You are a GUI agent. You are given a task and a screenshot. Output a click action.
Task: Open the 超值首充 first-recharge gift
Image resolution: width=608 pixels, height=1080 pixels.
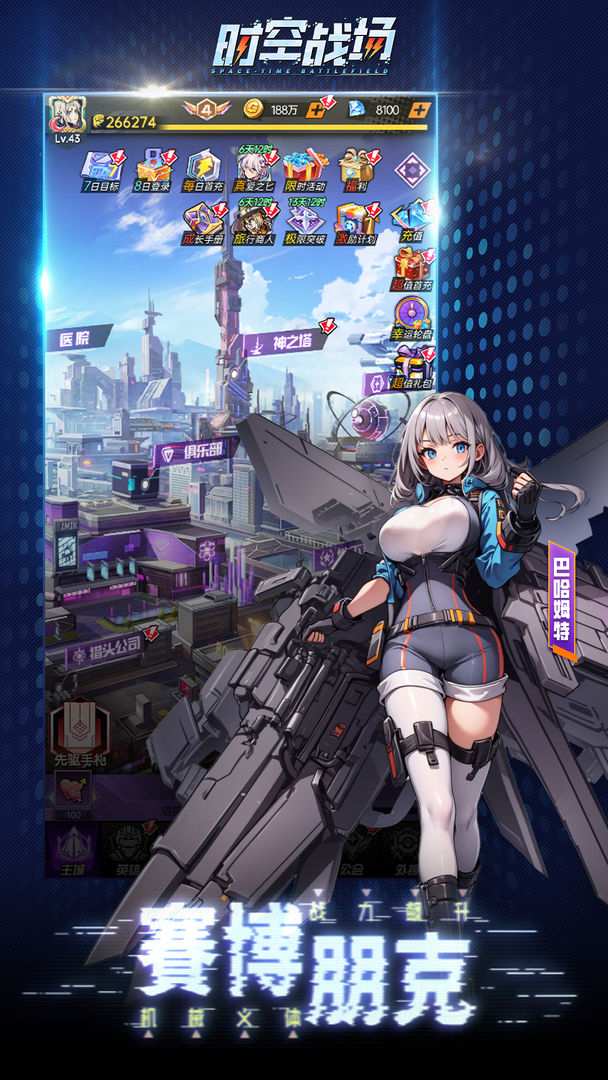point(411,269)
